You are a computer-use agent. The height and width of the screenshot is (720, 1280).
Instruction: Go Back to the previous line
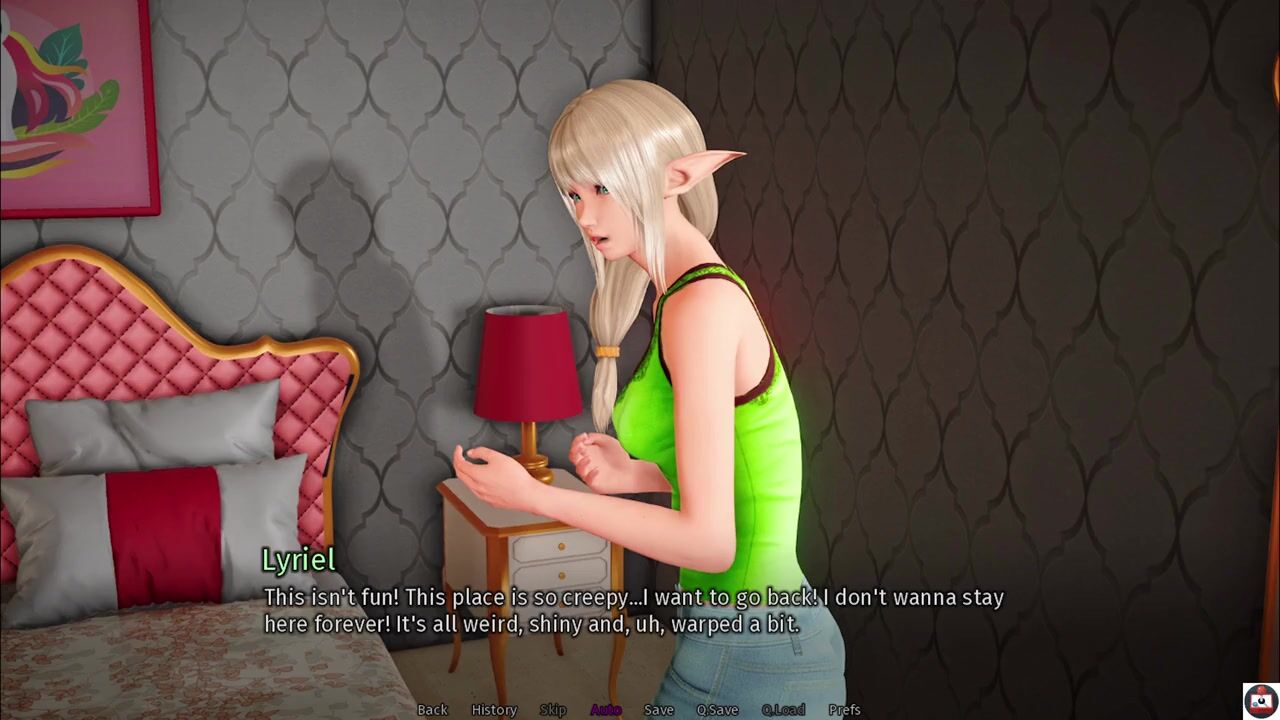pos(432,710)
